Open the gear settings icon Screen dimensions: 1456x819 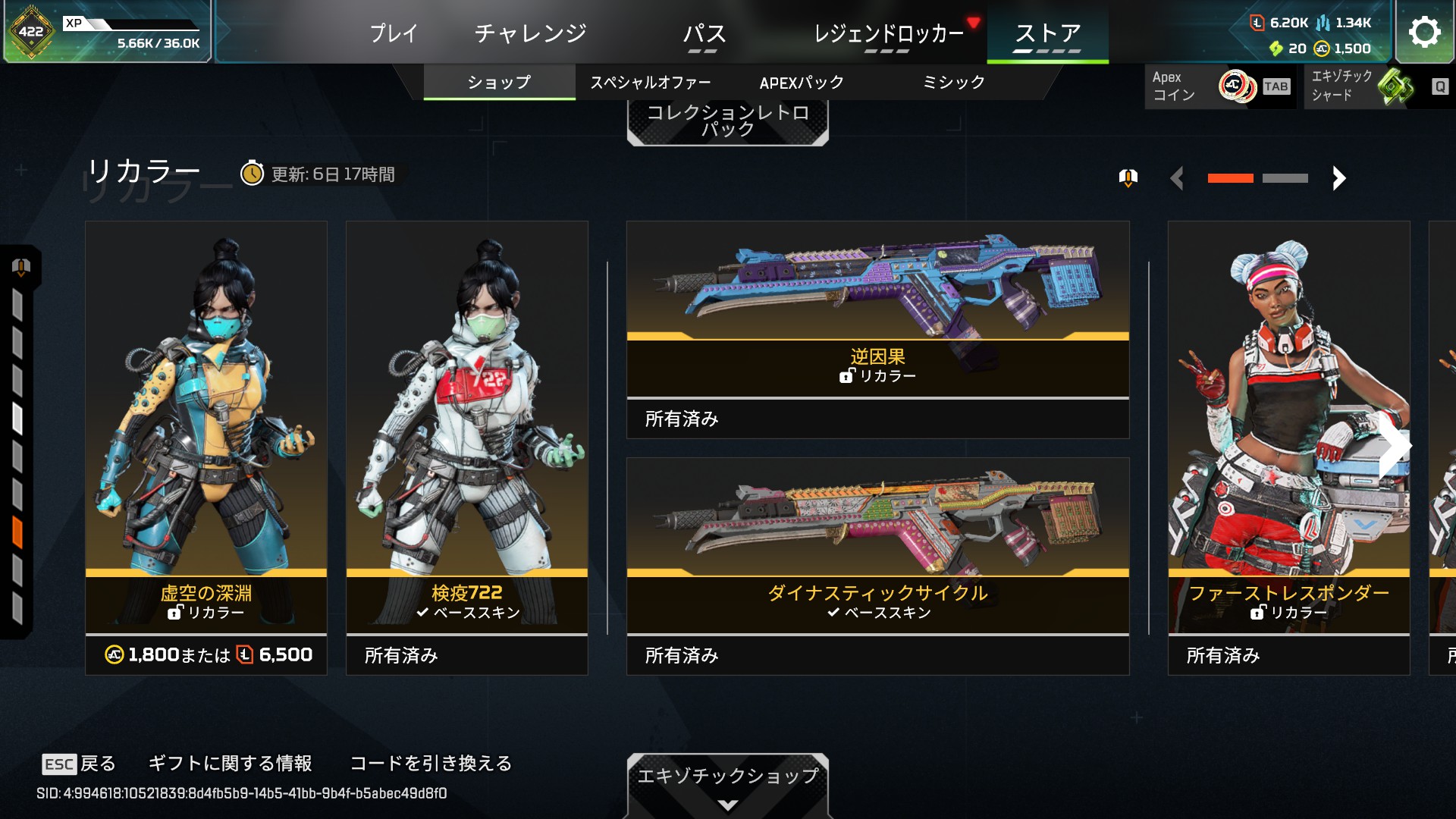[x=1424, y=32]
